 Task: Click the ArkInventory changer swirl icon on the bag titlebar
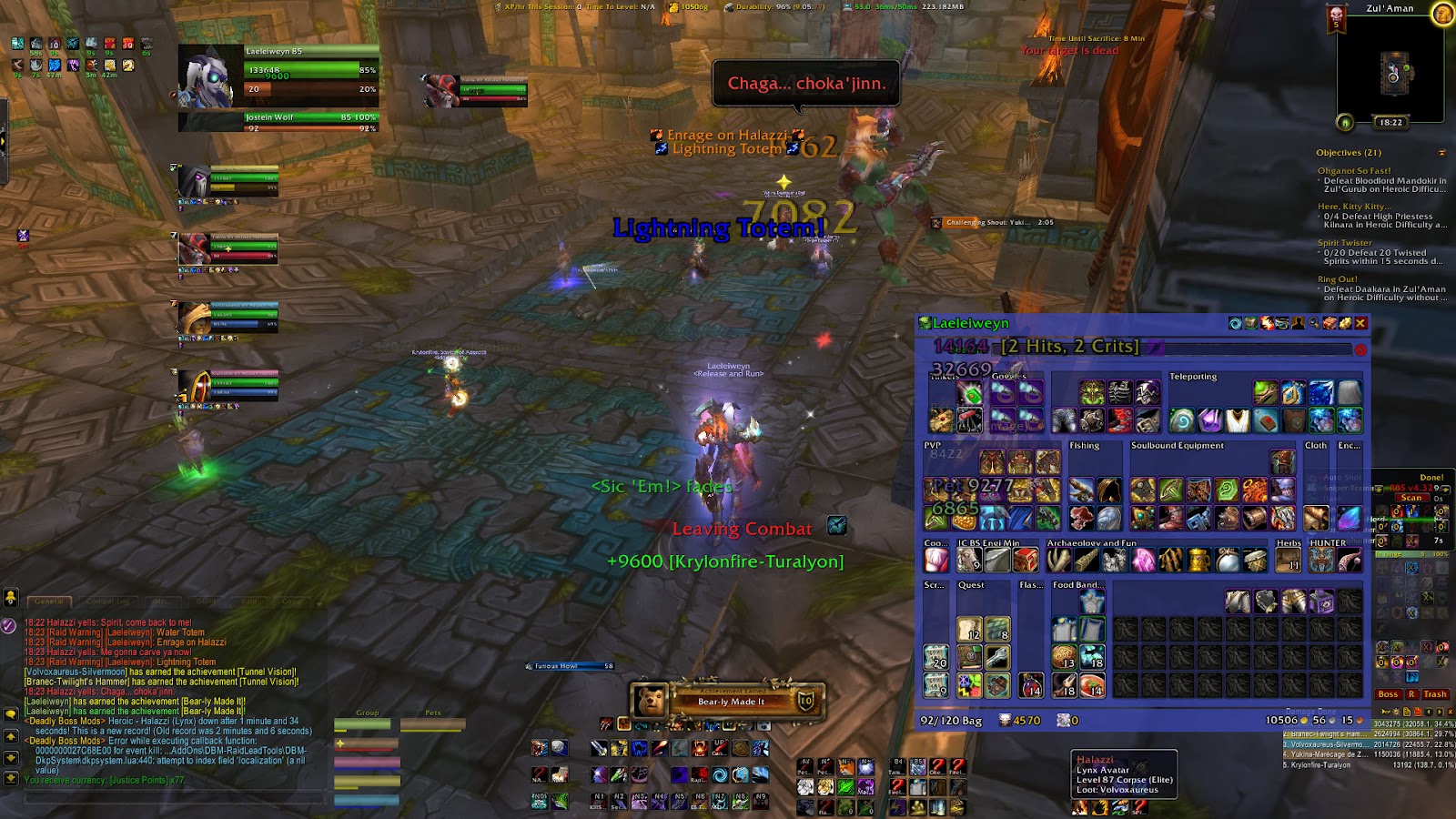[1235, 323]
